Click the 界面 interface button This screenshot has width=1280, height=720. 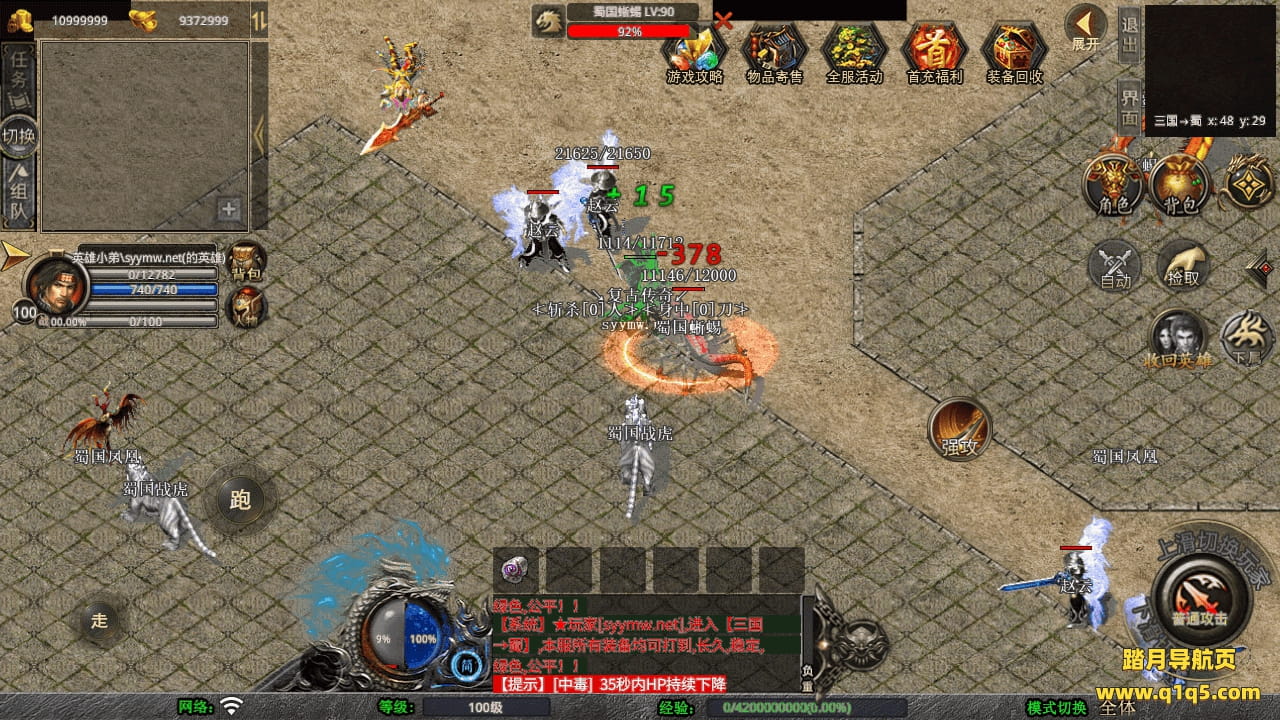pos(1129,106)
